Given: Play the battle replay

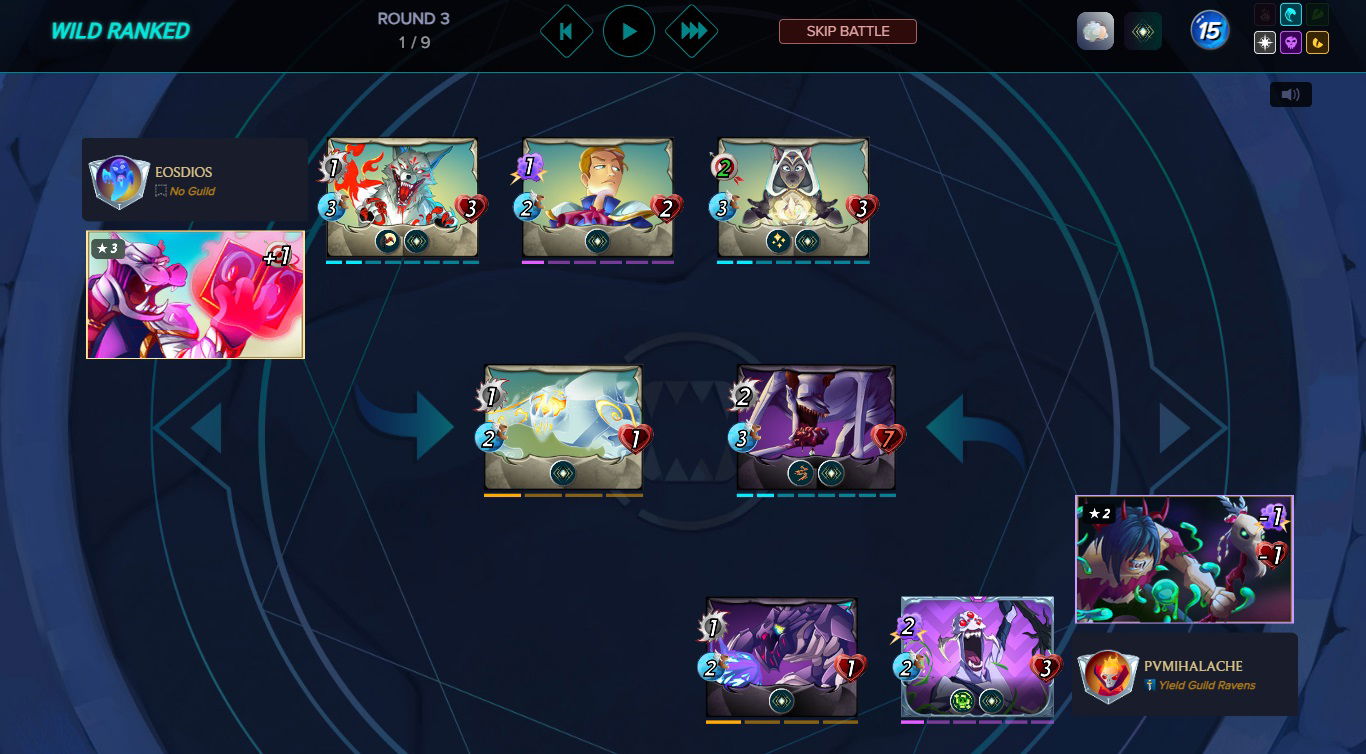Looking at the screenshot, I should tap(628, 31).
